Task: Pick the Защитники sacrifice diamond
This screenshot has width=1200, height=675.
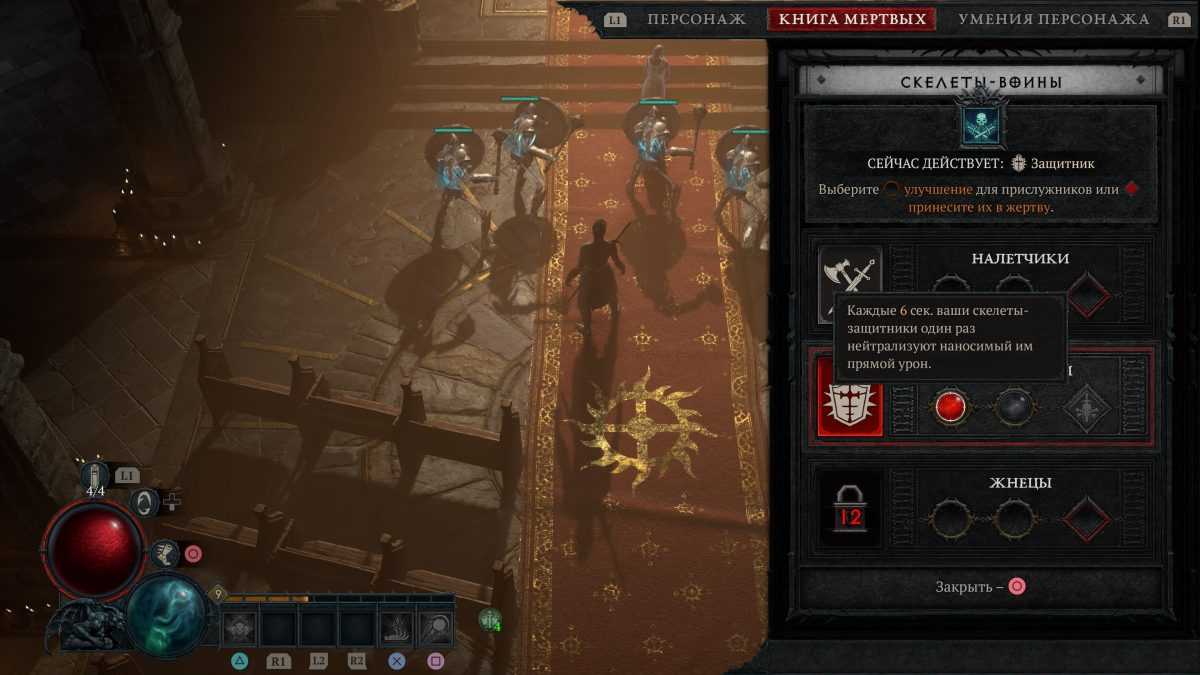Action: pyautogui.click(x=1088, y=407)
